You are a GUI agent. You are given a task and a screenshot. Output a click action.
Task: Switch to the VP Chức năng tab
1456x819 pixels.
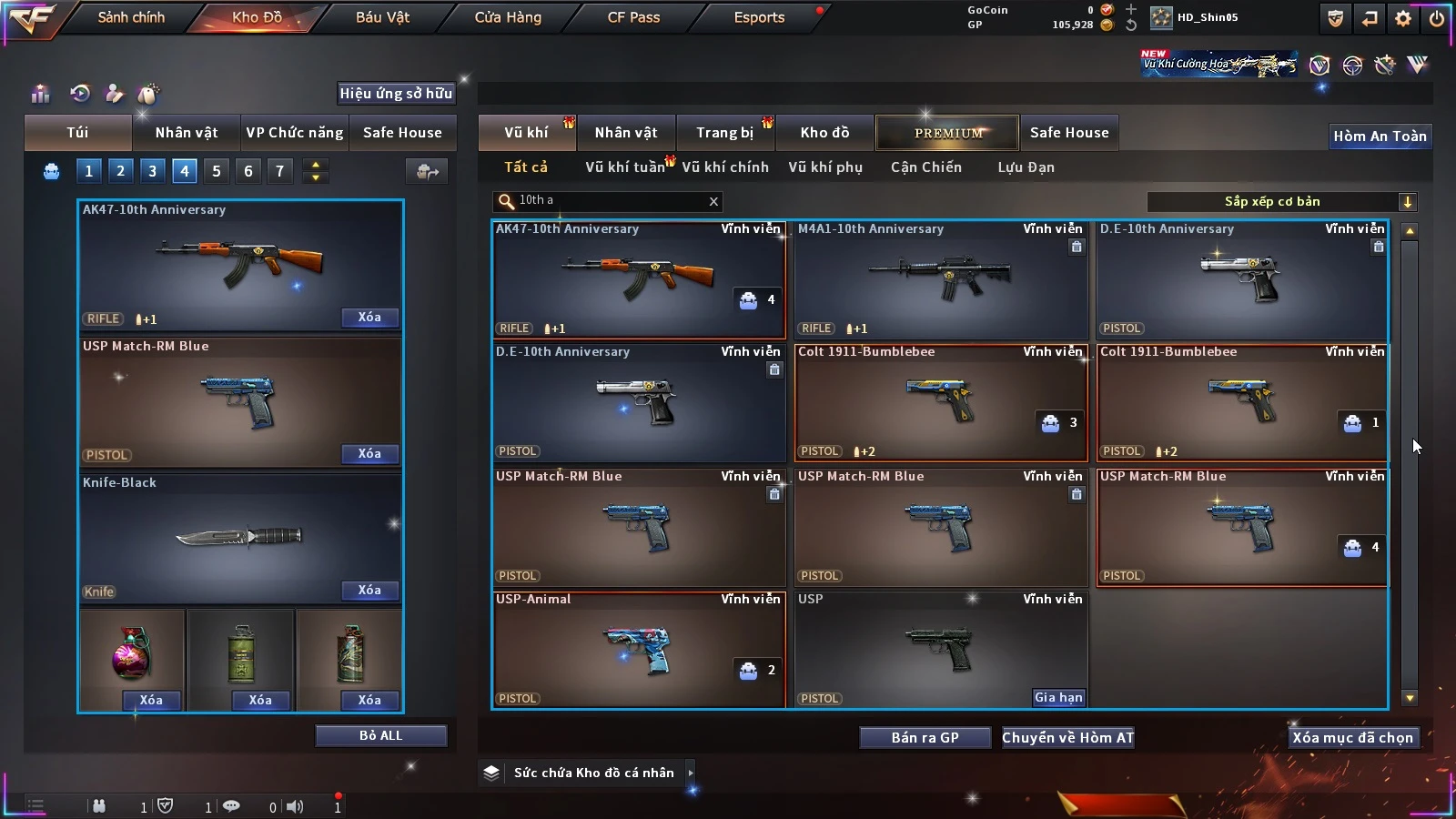(x=295, y=133)
